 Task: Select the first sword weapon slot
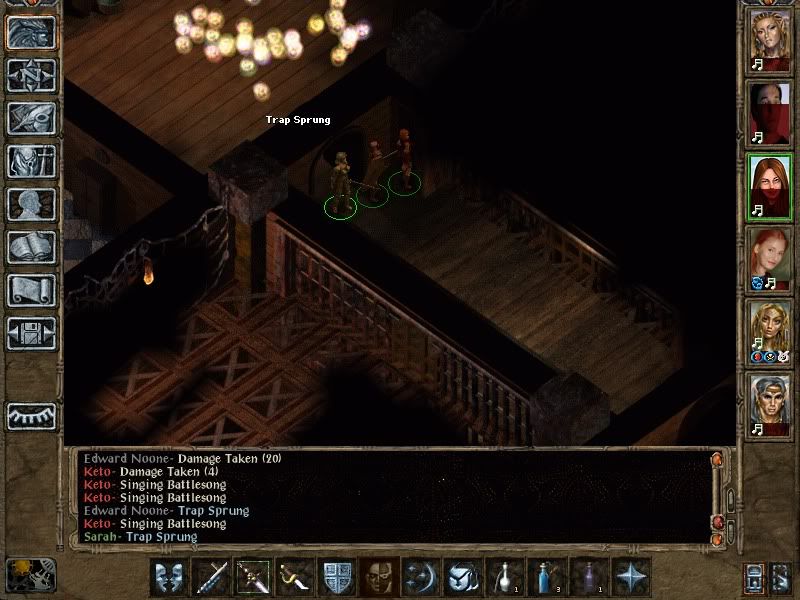point(211,577)
